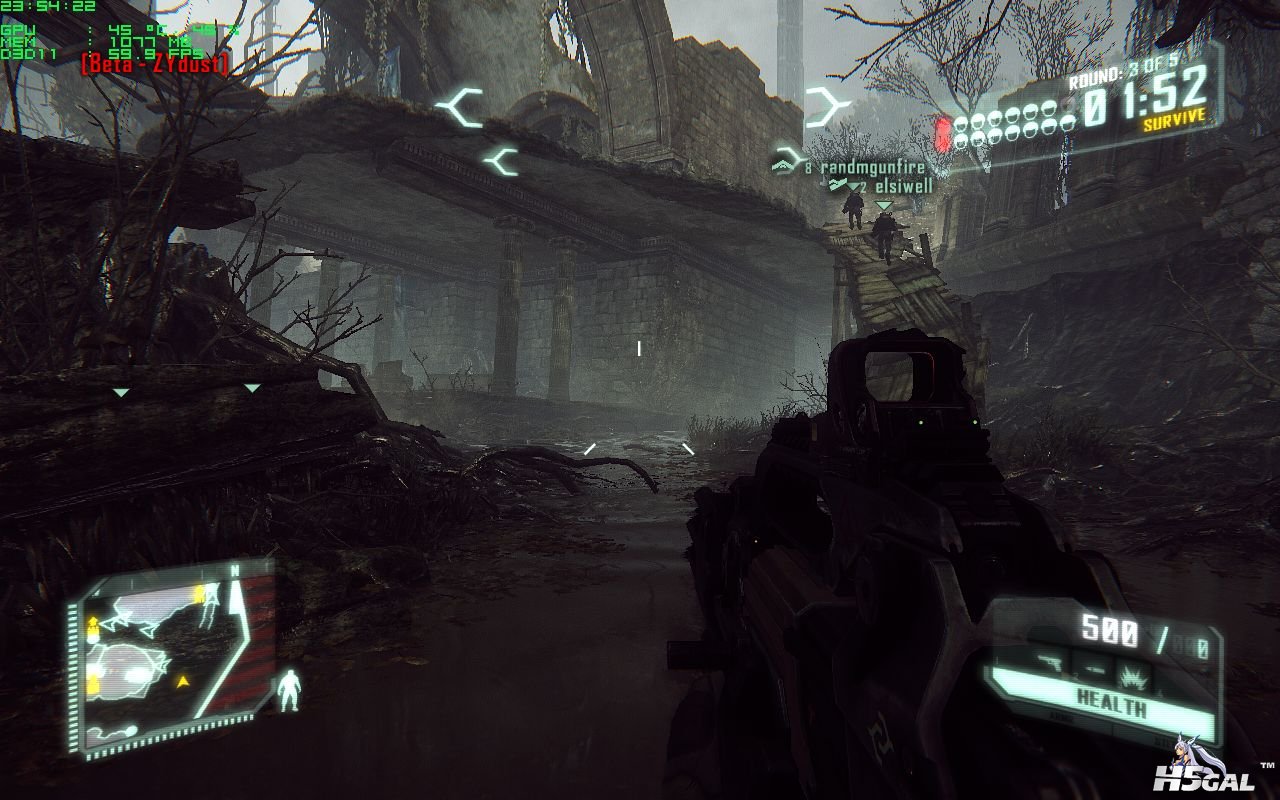Select the elsiwell teammate name tag
The height and width of the screenshot is (800, 1280).
[903, 186]
